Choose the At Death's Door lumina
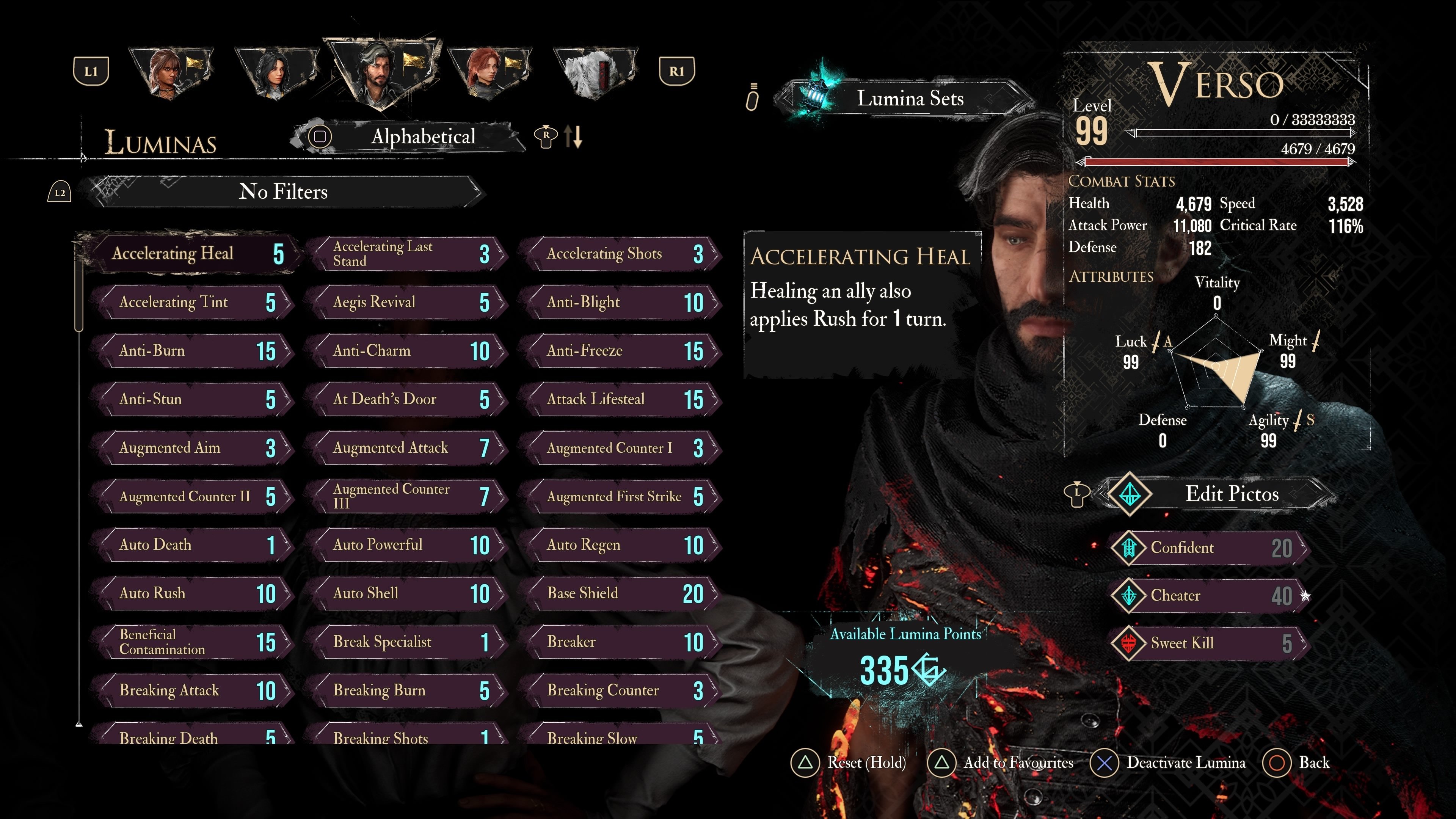Screen dimensions: 1456x819 [x=406, y=400]
